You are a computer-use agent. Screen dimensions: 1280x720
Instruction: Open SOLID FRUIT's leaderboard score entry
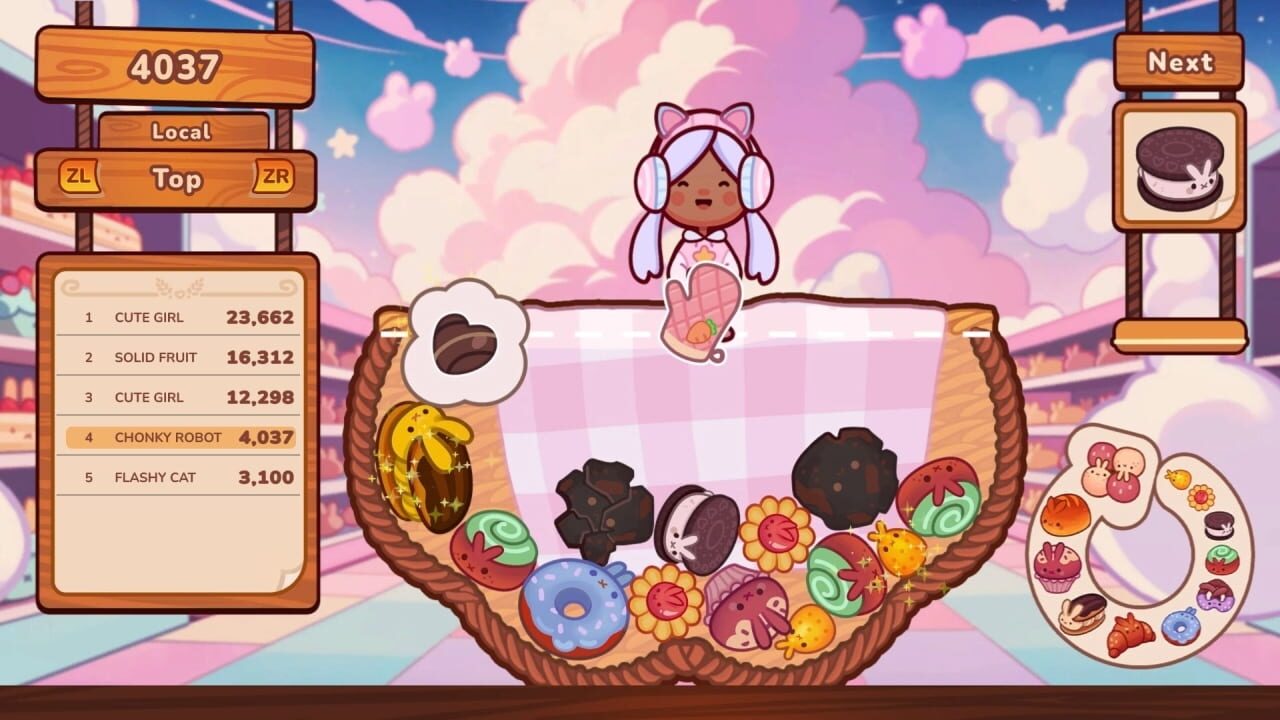pyautogui.click(x=178, y=357)
